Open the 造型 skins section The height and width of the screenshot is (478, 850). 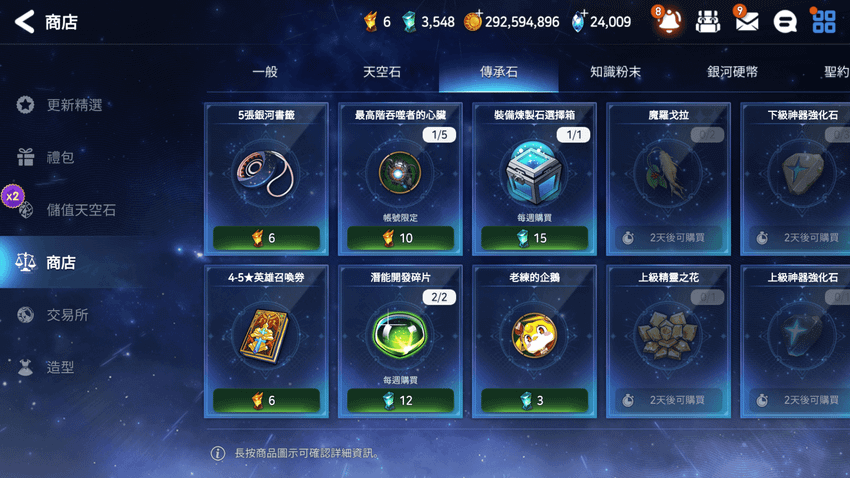click(x=60, y=367)
